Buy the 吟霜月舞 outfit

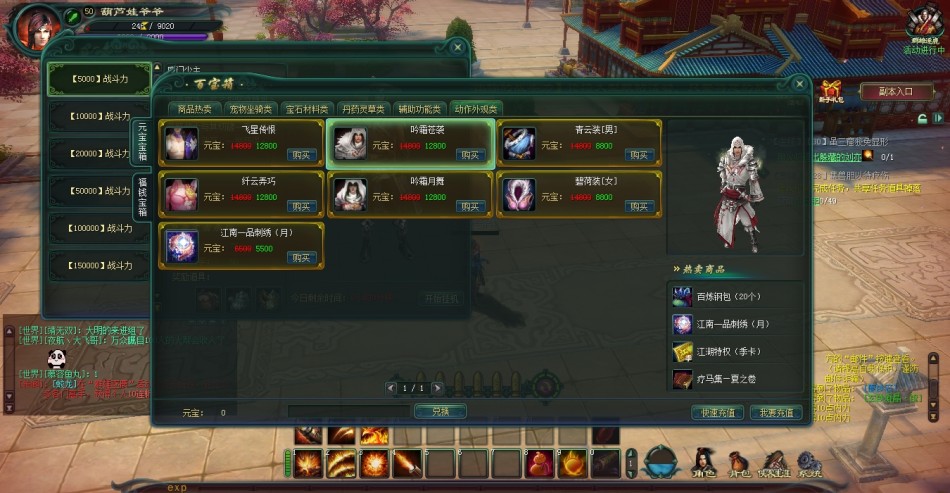point(470,206)
